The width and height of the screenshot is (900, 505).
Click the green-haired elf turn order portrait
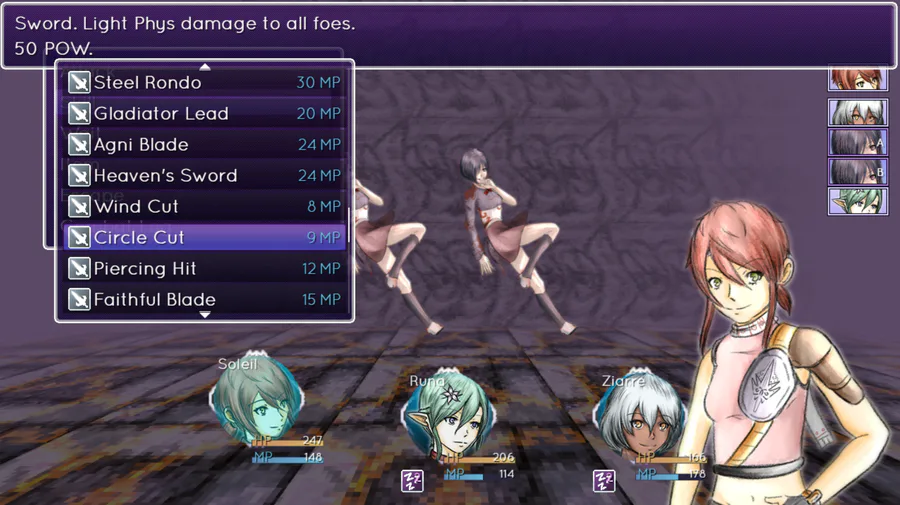(857, 201)
